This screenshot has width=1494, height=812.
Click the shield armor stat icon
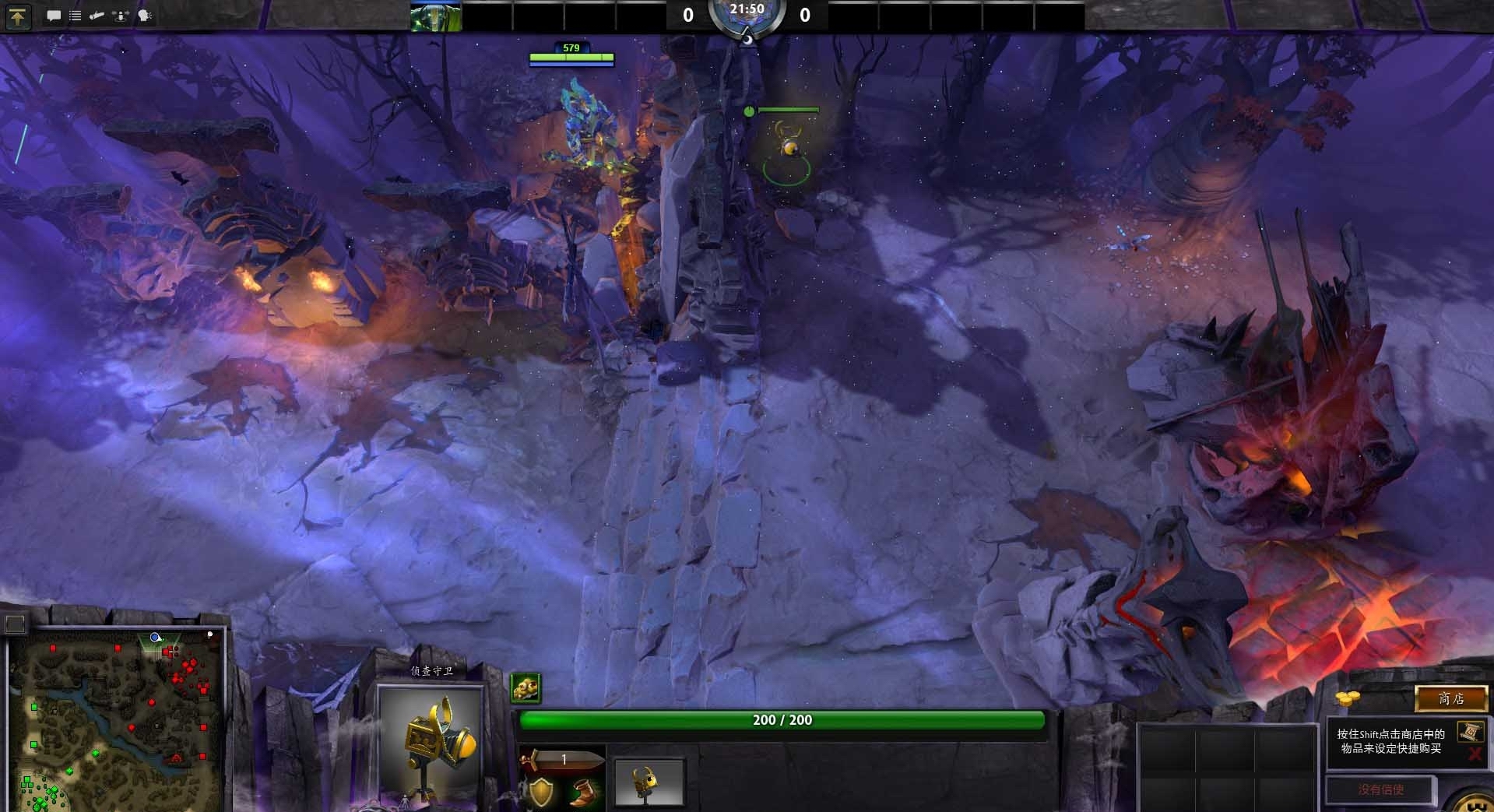pos(541,793)
